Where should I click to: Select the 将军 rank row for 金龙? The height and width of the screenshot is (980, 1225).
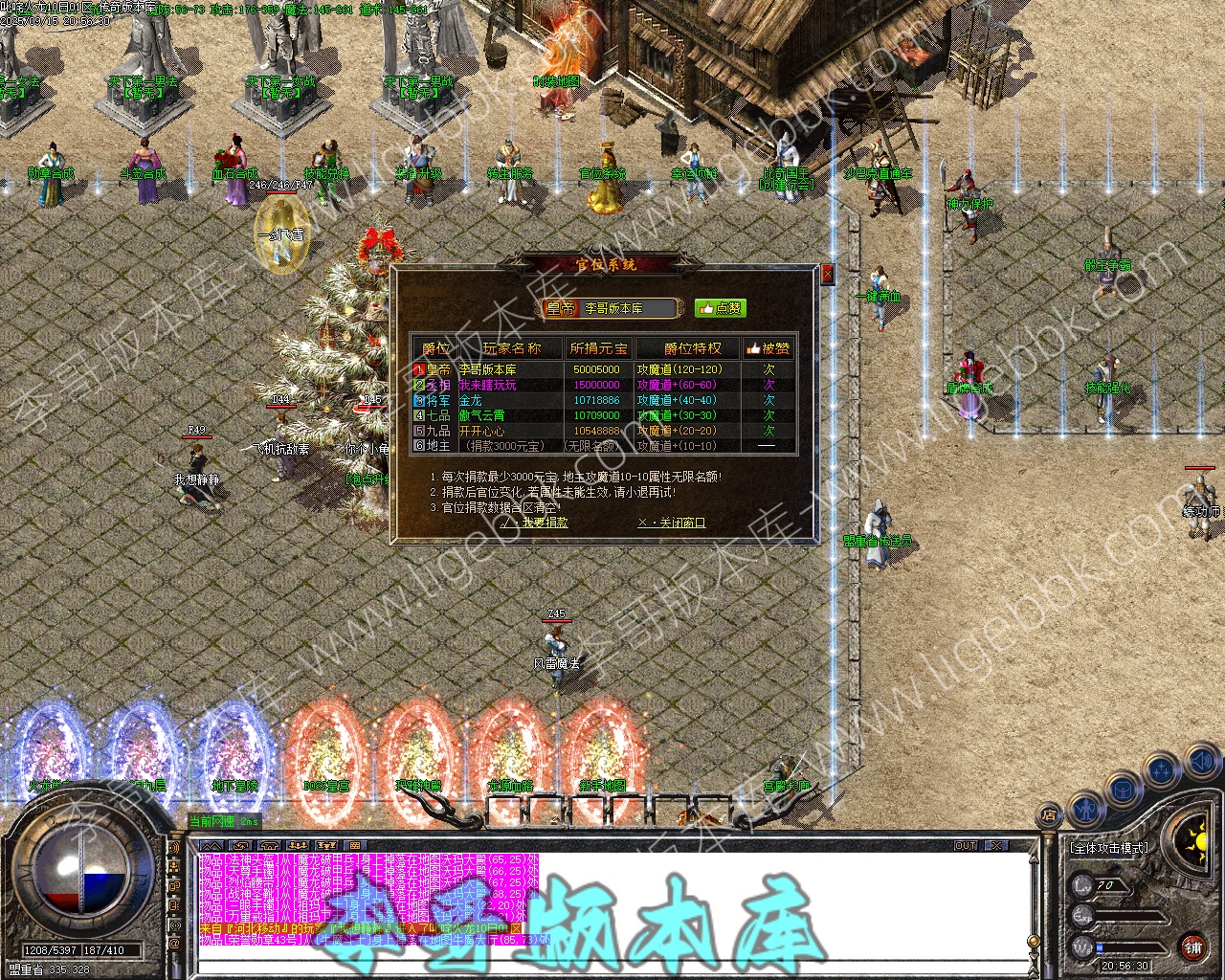point(603,400)
